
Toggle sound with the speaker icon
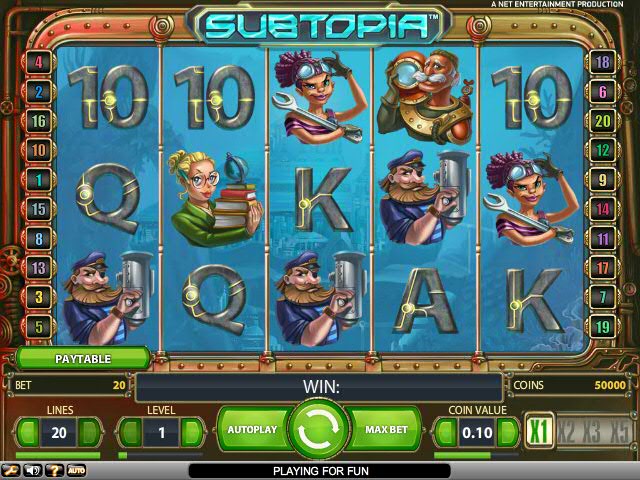31,469
